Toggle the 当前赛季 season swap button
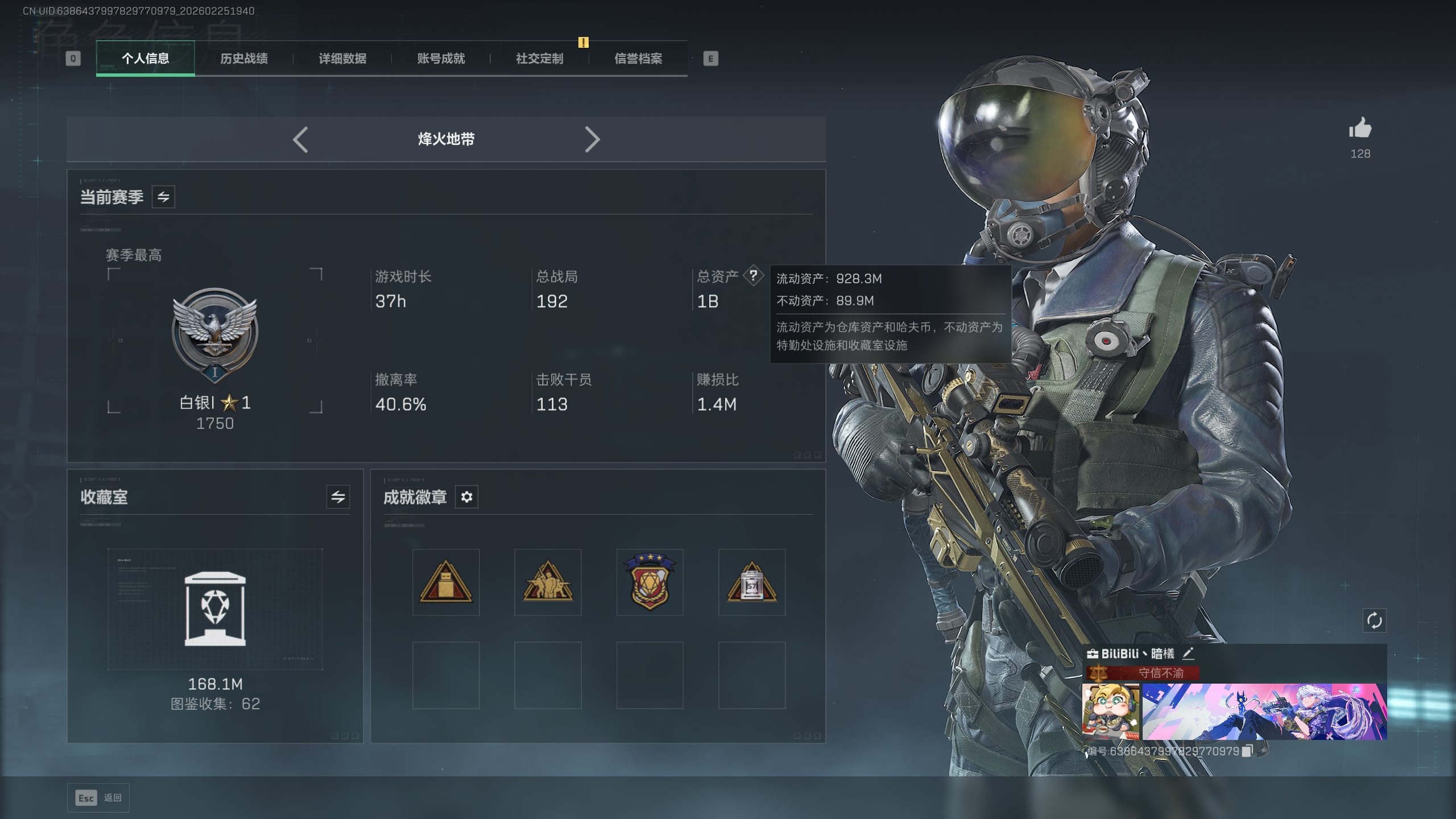 click(x=163, y=197)
